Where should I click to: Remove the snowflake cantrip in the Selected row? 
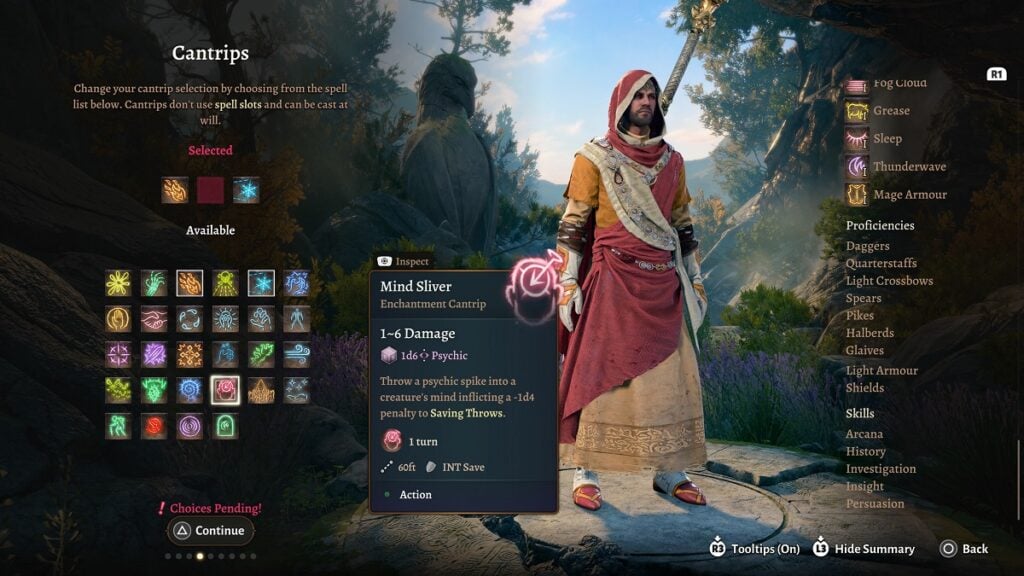tap(246, 190)
